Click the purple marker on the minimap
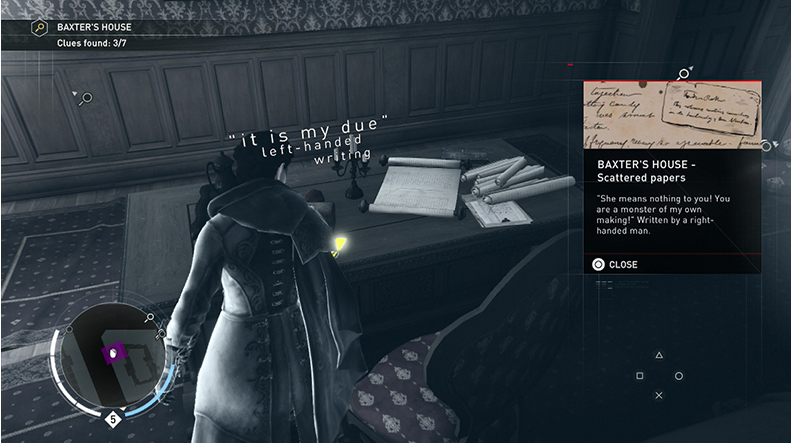The width and height of the screenshot is (791, 443). tap(113, 352)
